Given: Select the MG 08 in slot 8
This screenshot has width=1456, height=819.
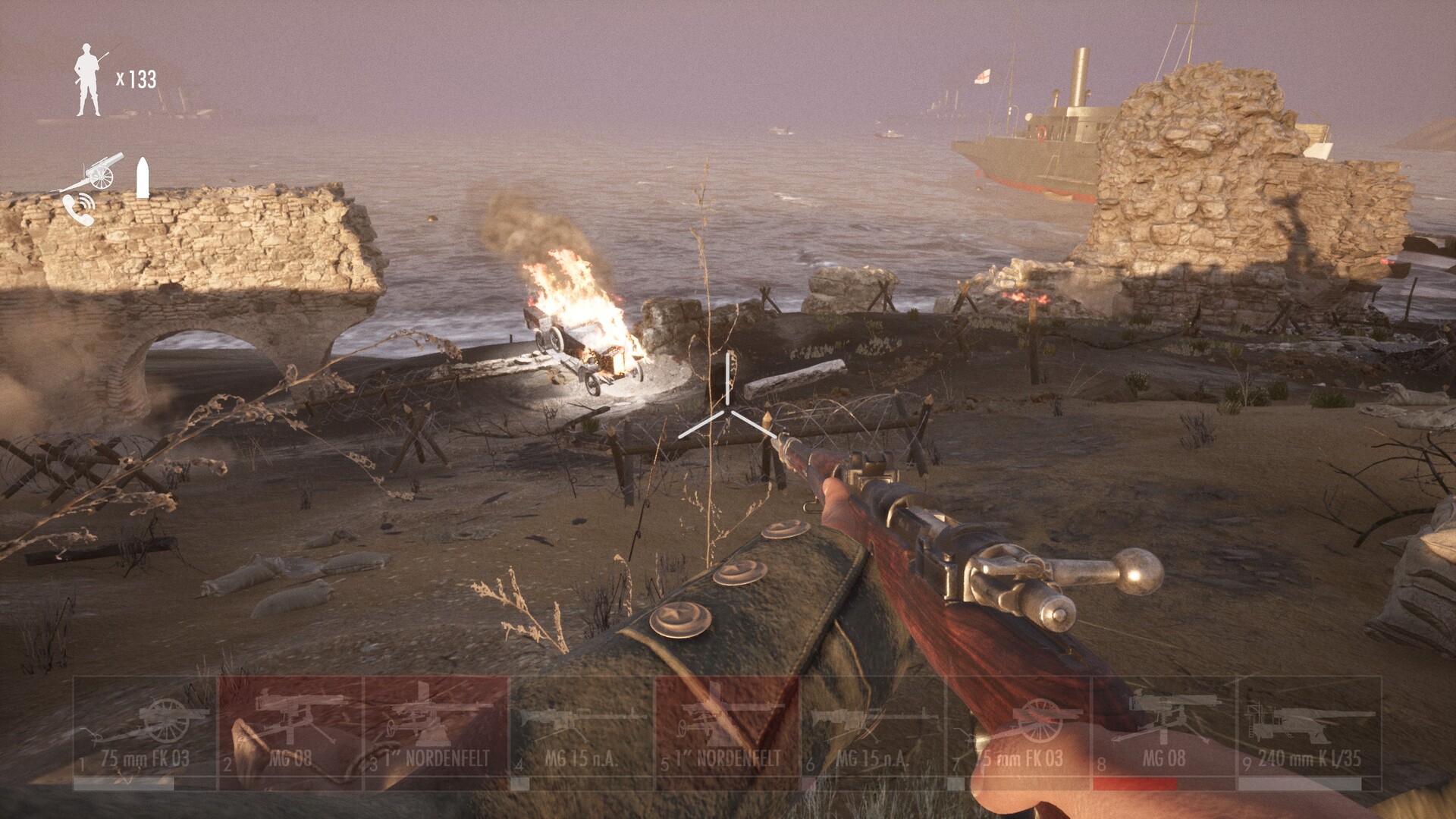Looking at the screenshot, I should pos(1164,733).
